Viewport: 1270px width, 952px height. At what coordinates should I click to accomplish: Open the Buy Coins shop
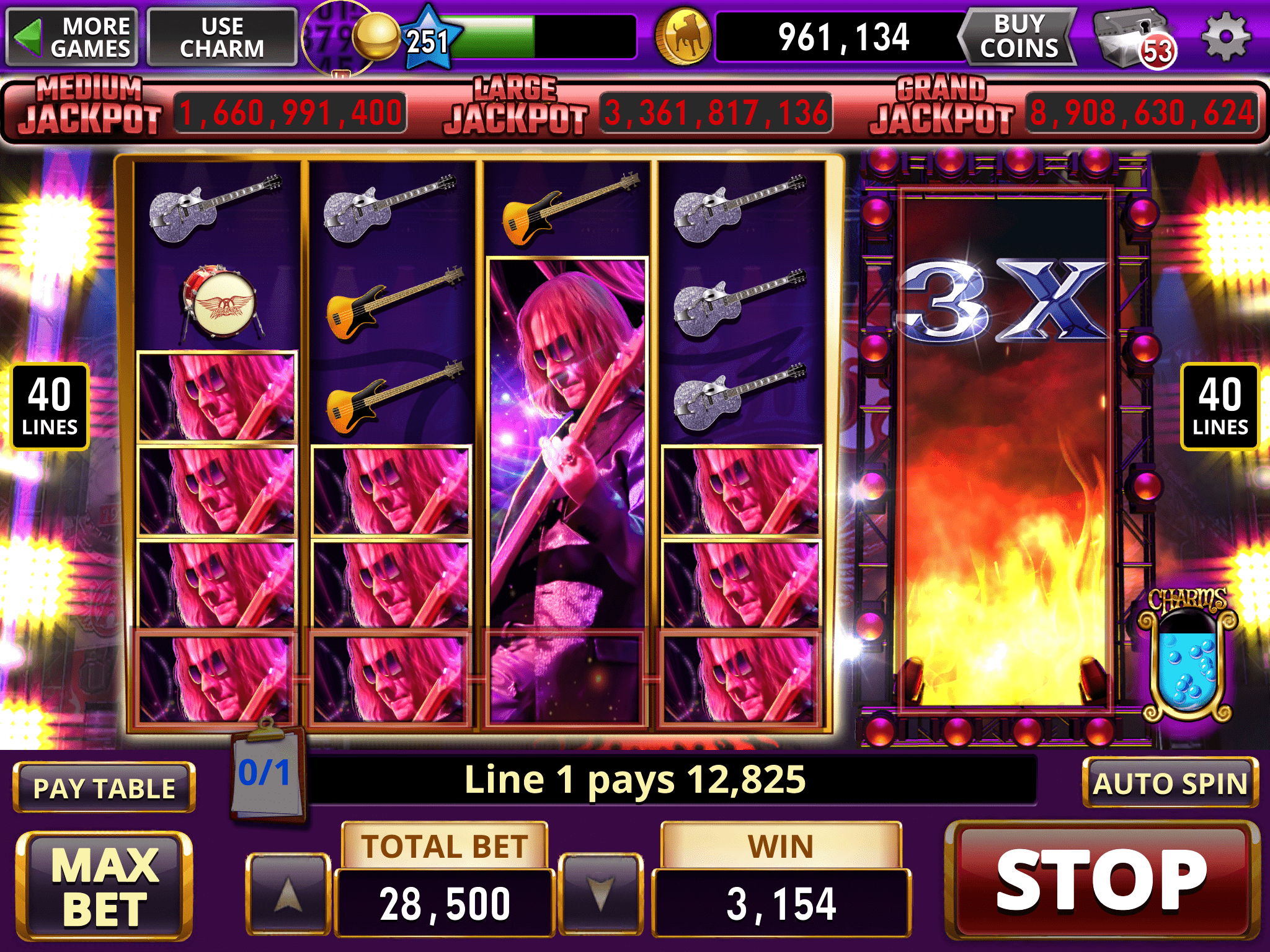click(x=1019, y=37)
